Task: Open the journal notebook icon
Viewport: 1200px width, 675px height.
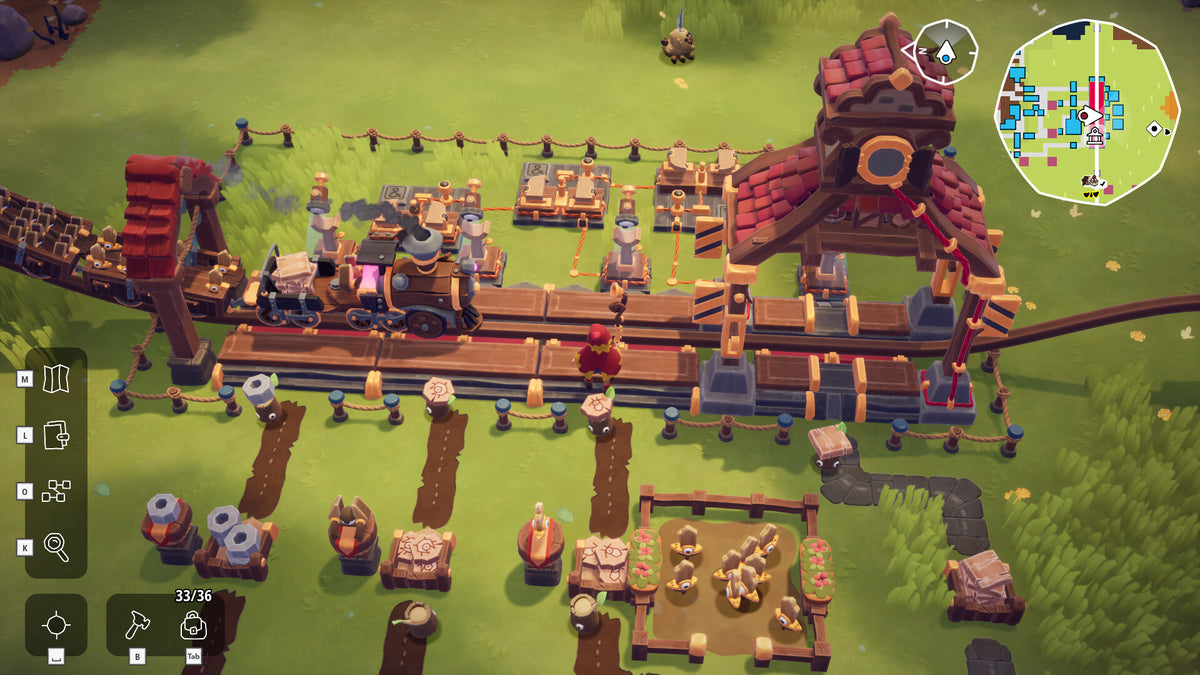Action: click(56, 434)
